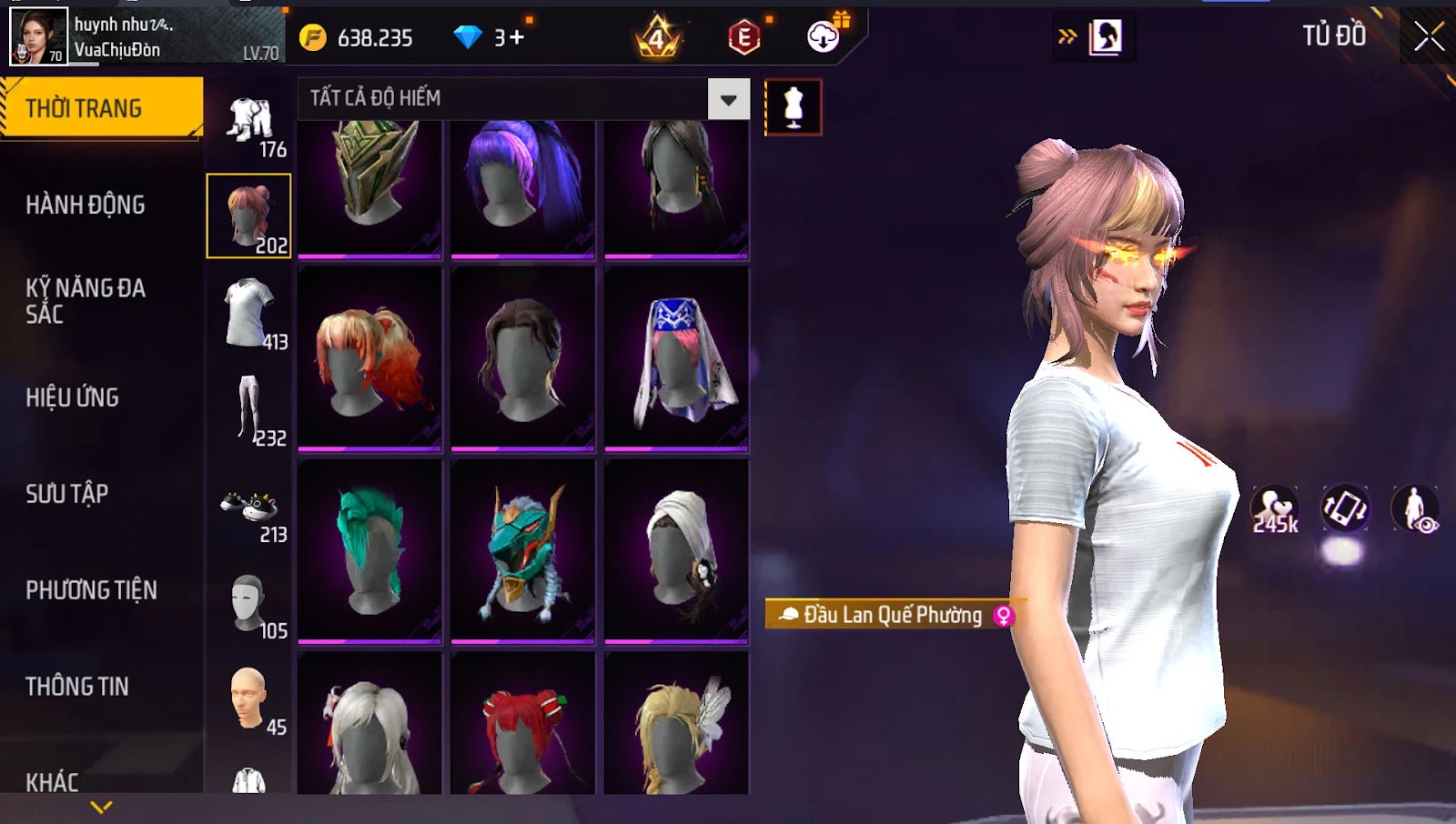Switch to the HÀNH ĐỘNG tab
The image size is (1456, 824).
[86, 206]
